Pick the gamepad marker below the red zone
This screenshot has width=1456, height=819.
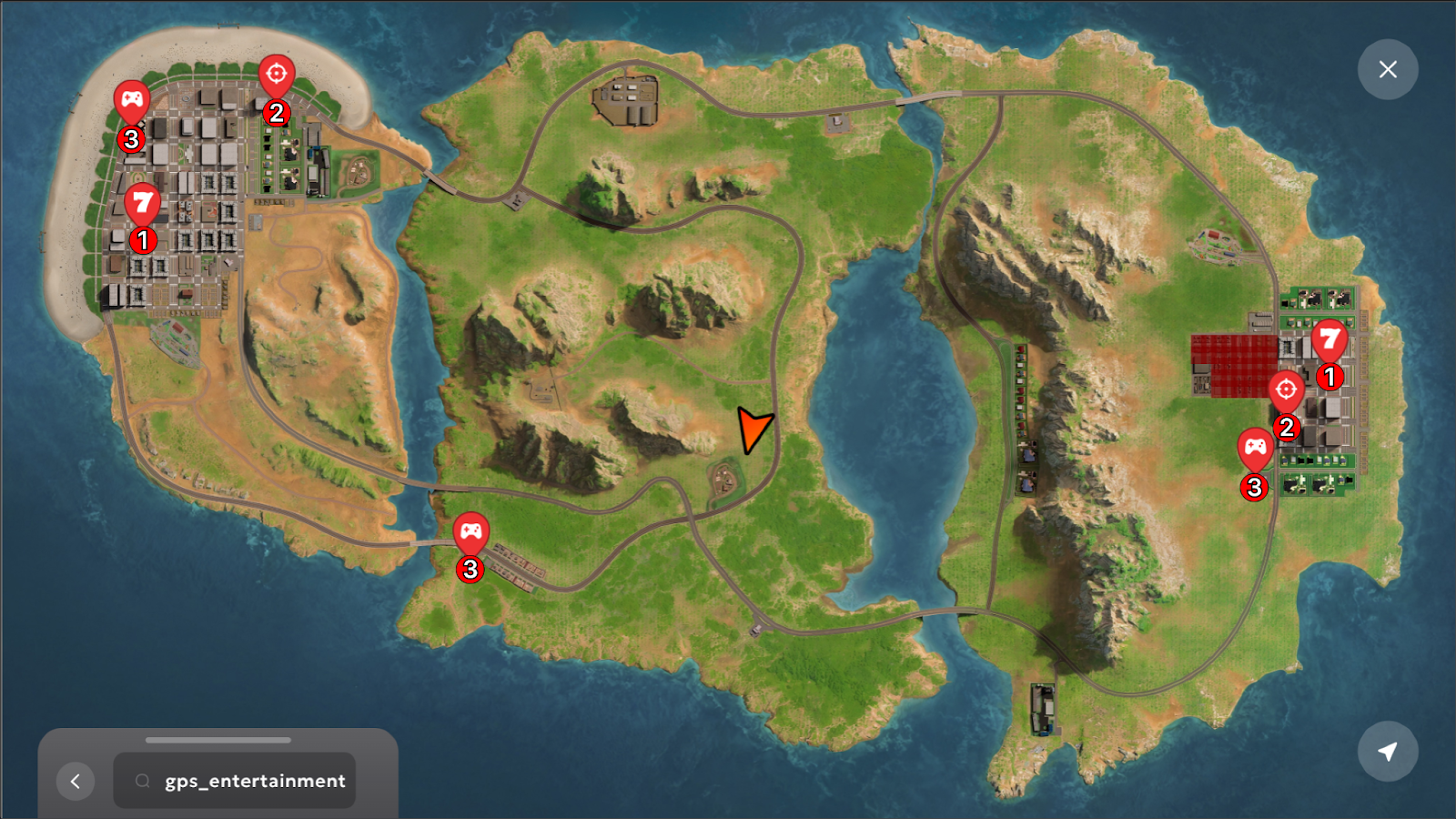1255,448
